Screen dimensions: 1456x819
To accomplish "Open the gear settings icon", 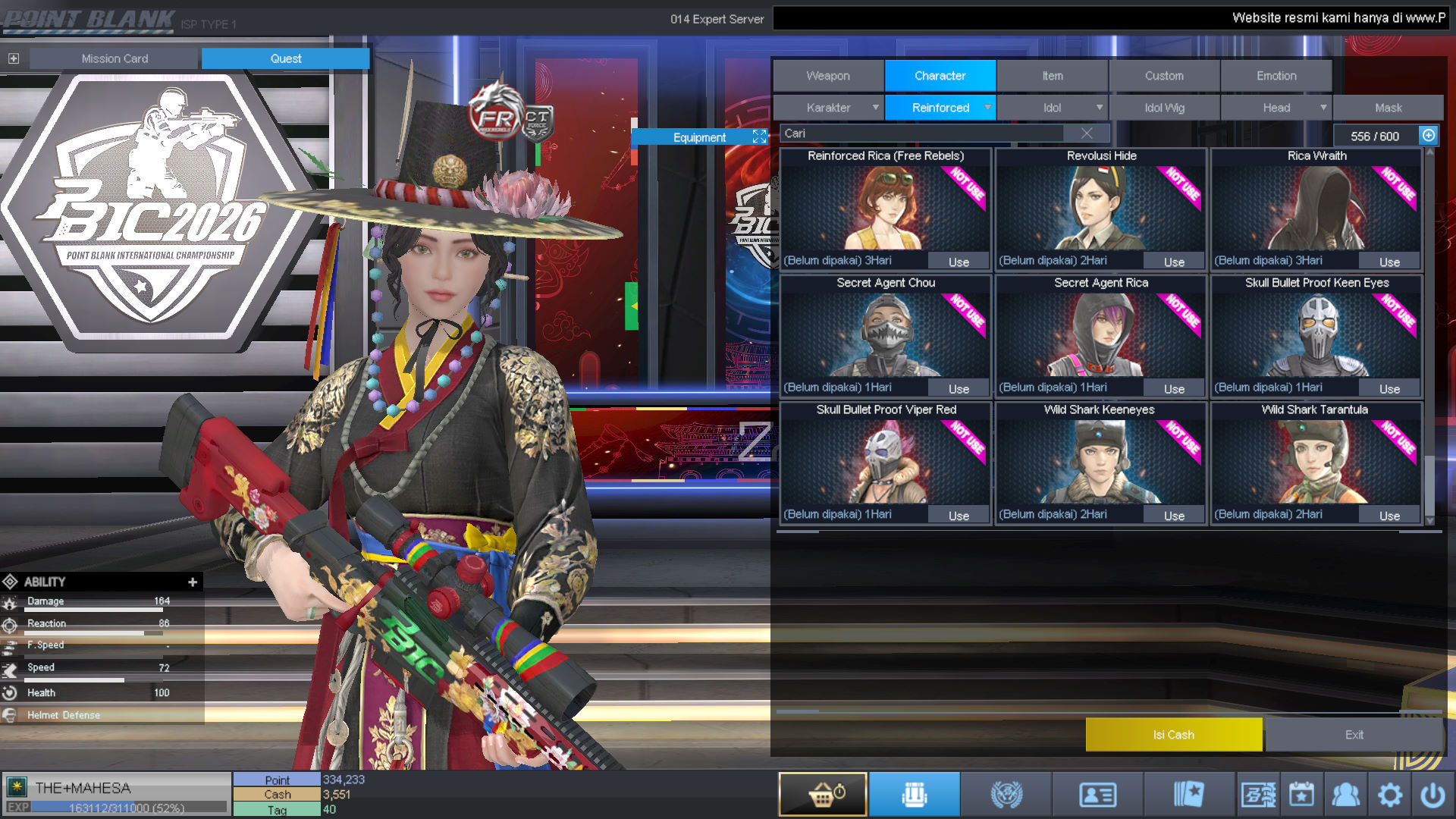I will point(1389,795).
